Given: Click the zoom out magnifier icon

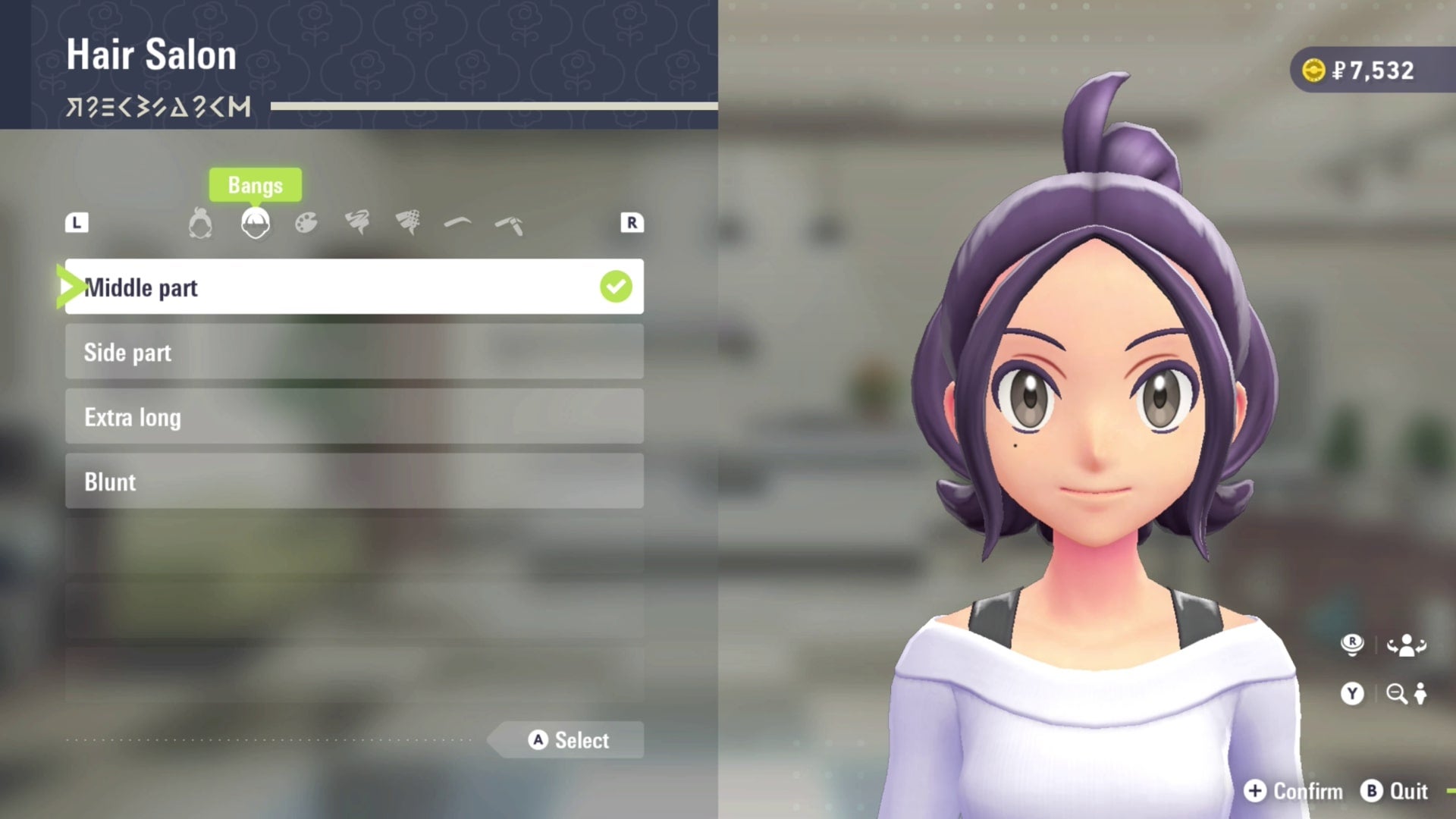Looking at the screenshot, I should [1398, 694].
